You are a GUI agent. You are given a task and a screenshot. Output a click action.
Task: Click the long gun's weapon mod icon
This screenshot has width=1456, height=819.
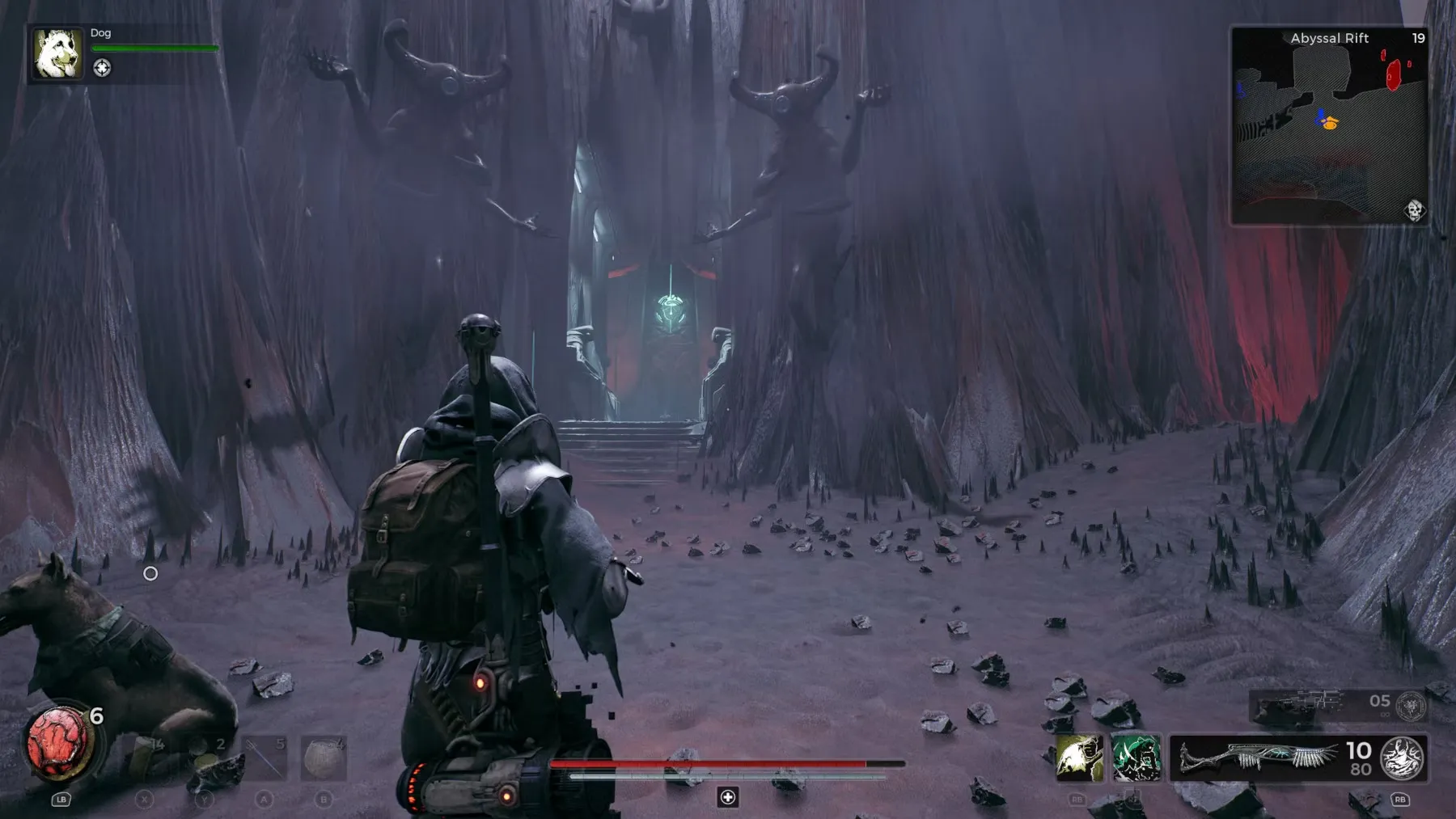pos(1402,758)
